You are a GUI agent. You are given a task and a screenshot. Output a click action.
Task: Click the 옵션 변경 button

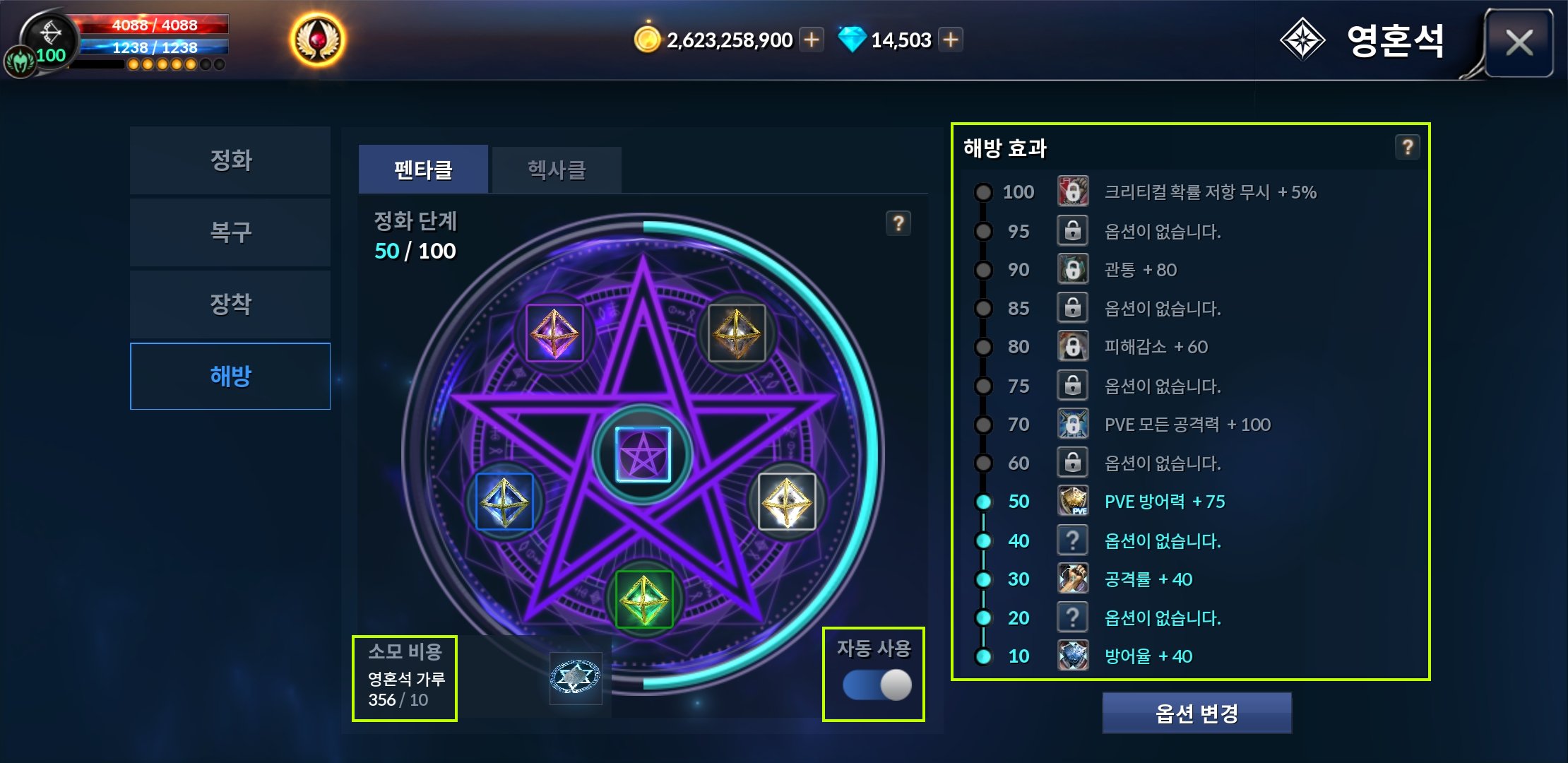tap(1196, 714)
